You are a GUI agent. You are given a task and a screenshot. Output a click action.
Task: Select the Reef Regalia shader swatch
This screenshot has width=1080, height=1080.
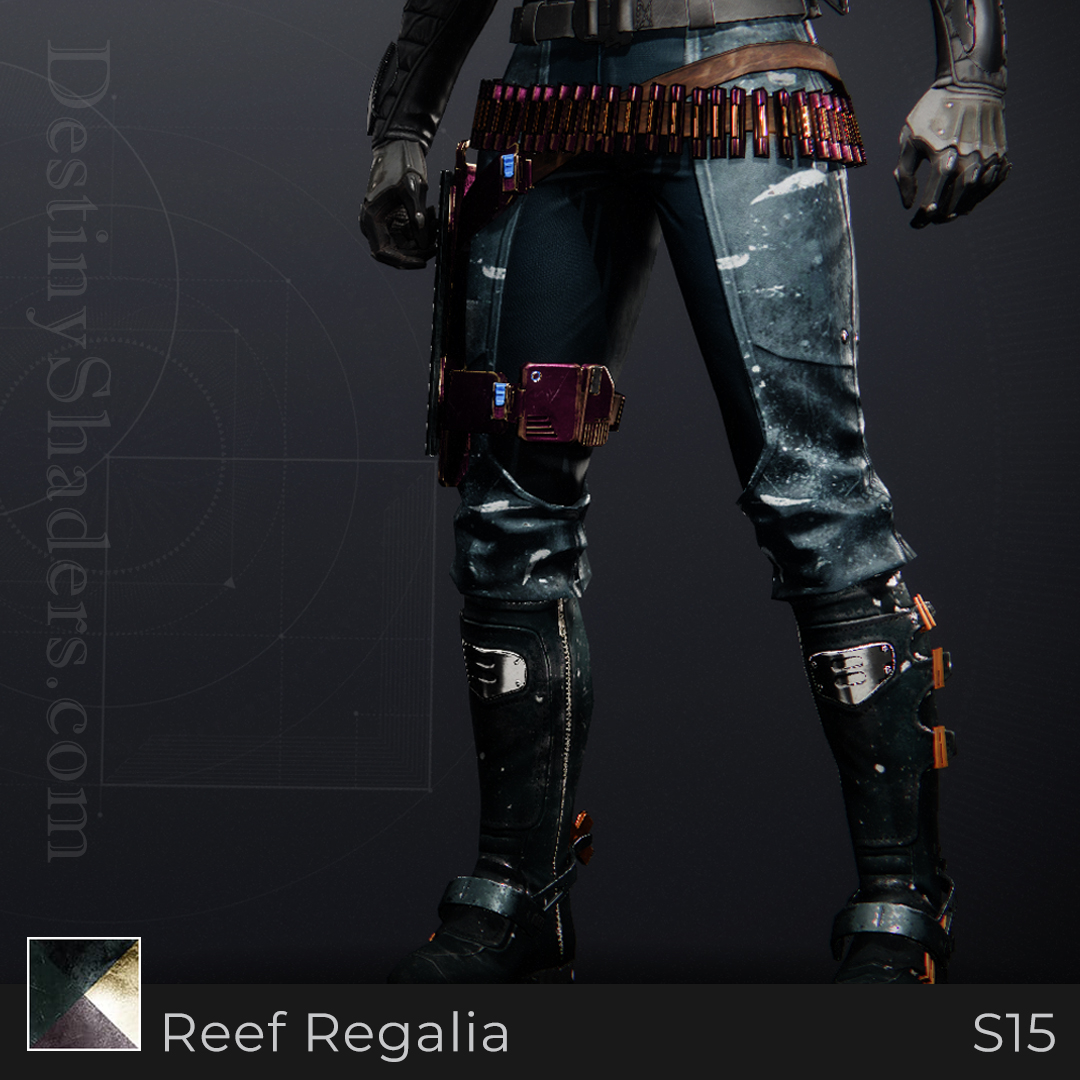pyautogui.click(x=84, y=993)
